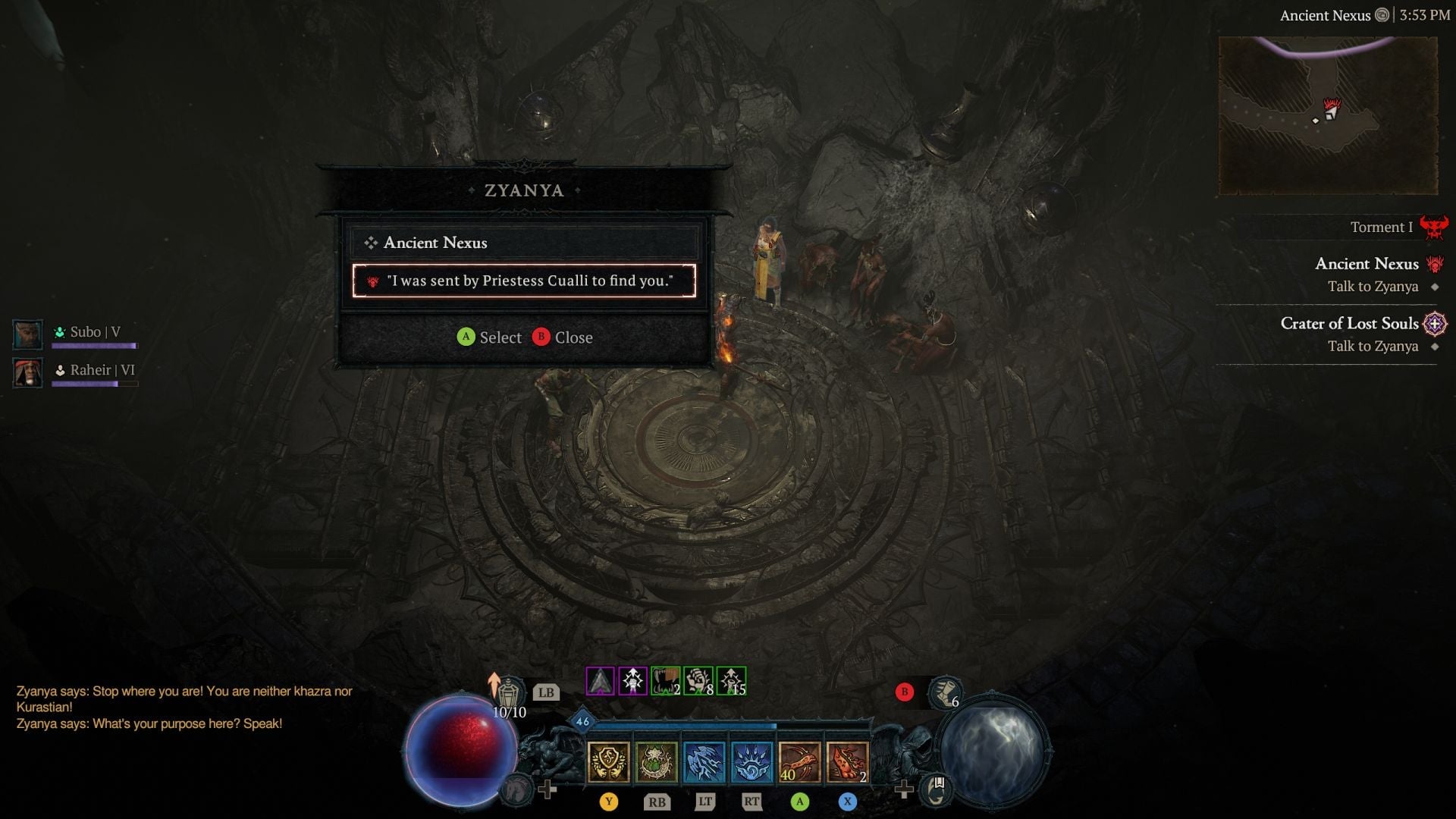Open the minimap
This screenshot has height=819, width=1456.
pos(1328,115)
